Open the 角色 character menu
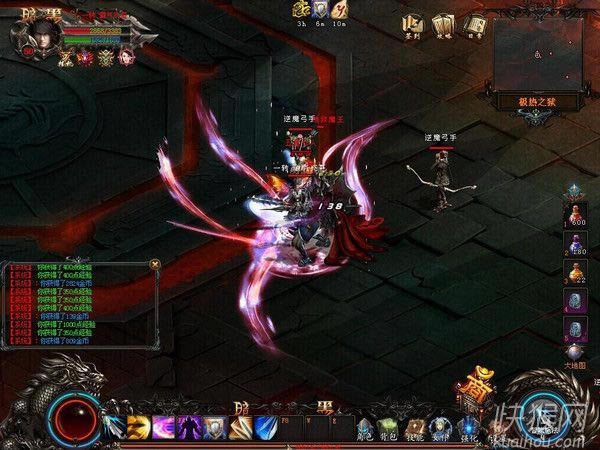The width and height of the screenshot is (600, 450). [365, 428]
